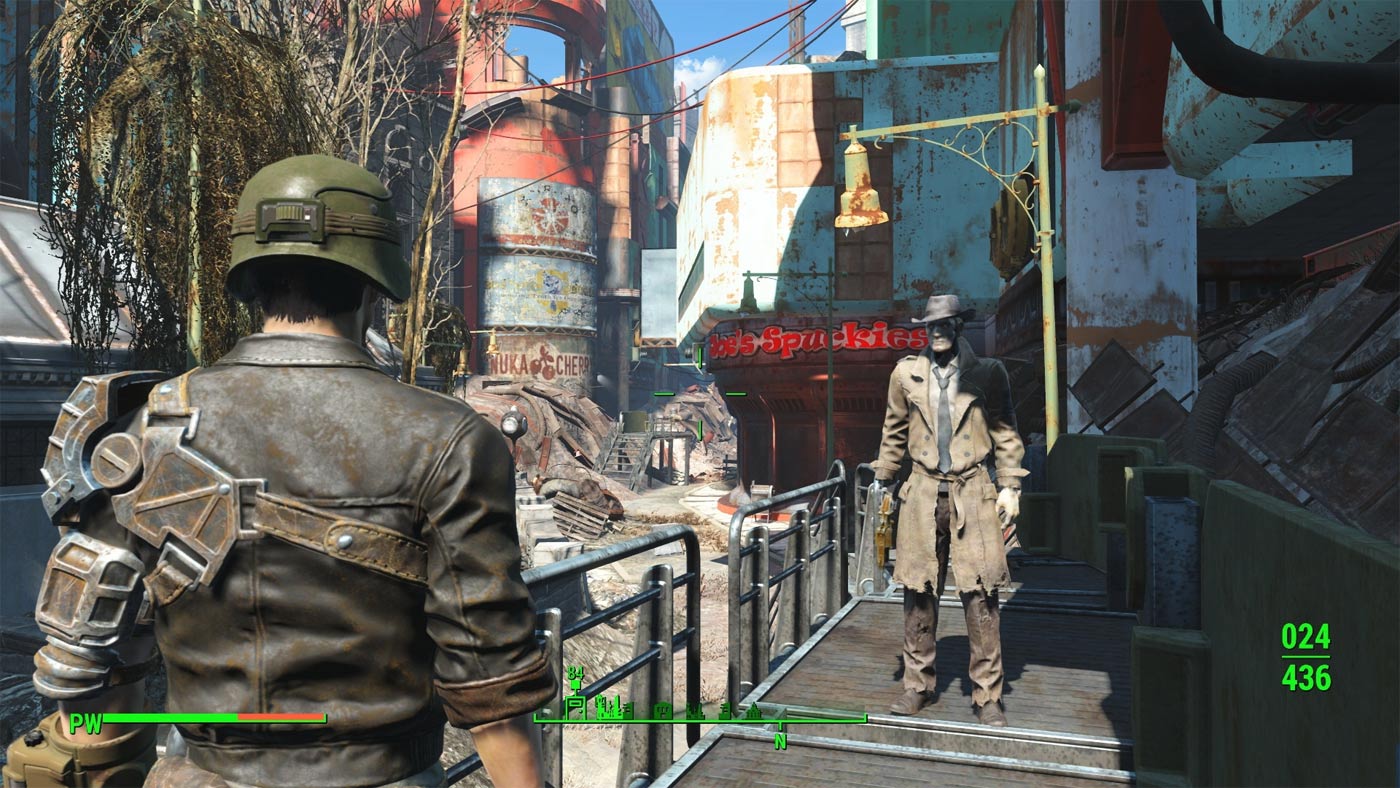The image size is (1400, 788).
Task: Click the door-shaped location icon on the compass
Action: tap(575, 706)
